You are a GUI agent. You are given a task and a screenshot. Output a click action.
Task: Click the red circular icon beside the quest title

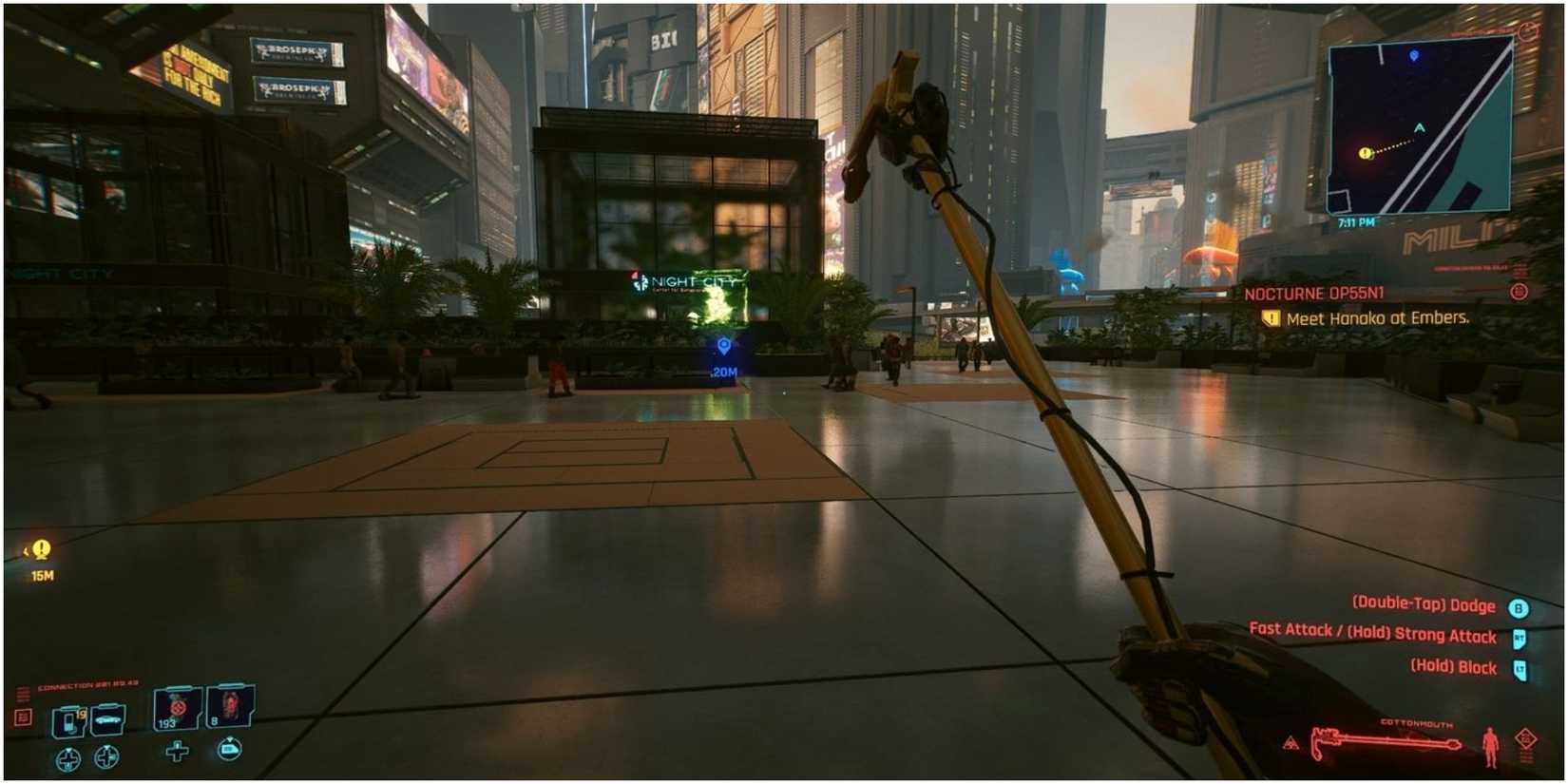[1520, 293]
